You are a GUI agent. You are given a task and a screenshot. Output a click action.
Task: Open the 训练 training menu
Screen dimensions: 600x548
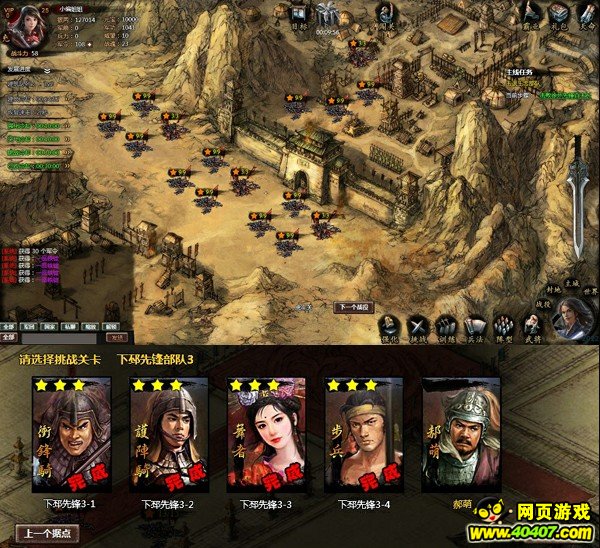[x=446, y=327]
